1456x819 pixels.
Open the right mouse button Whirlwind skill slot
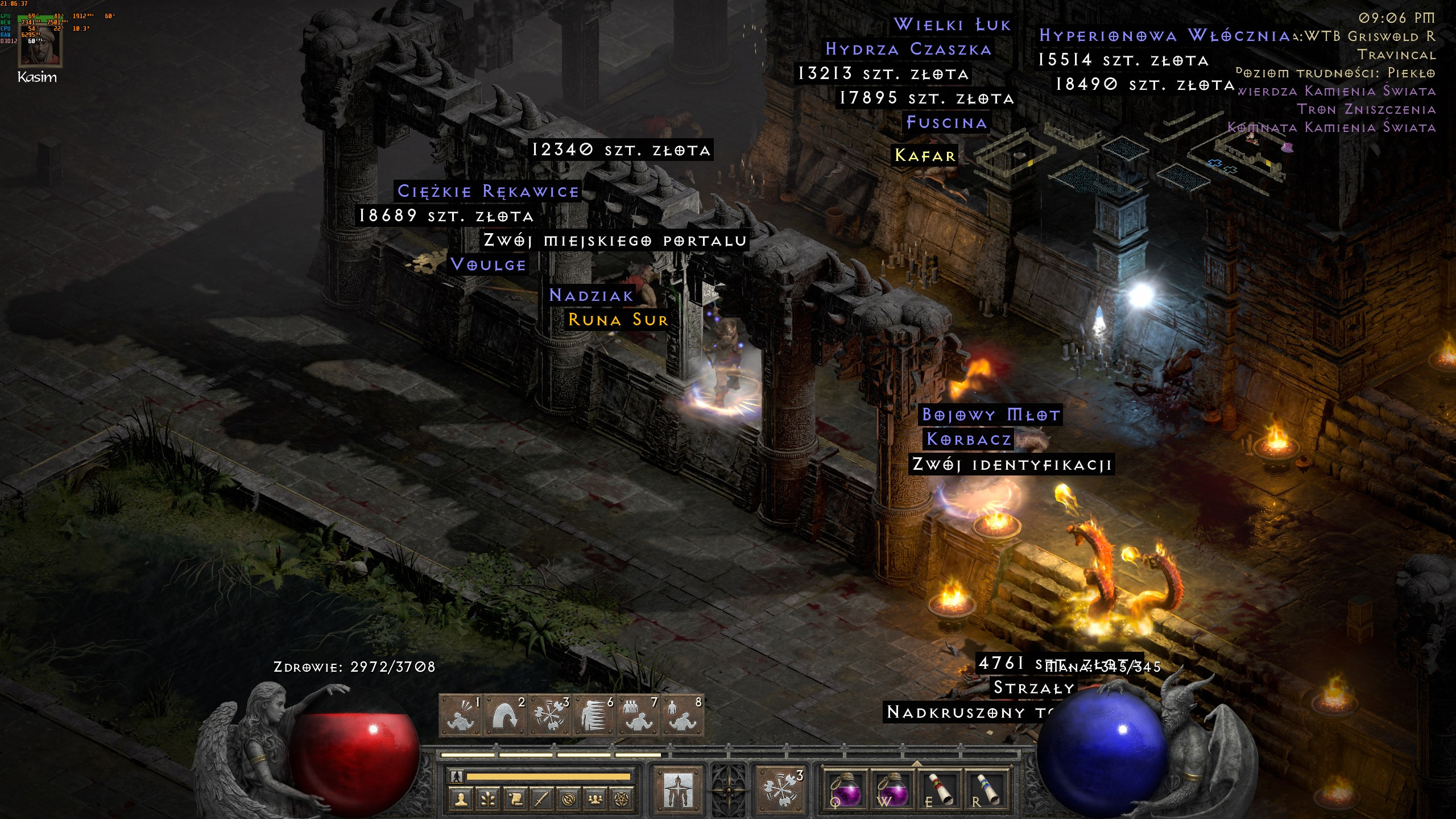tap(780, 789)
